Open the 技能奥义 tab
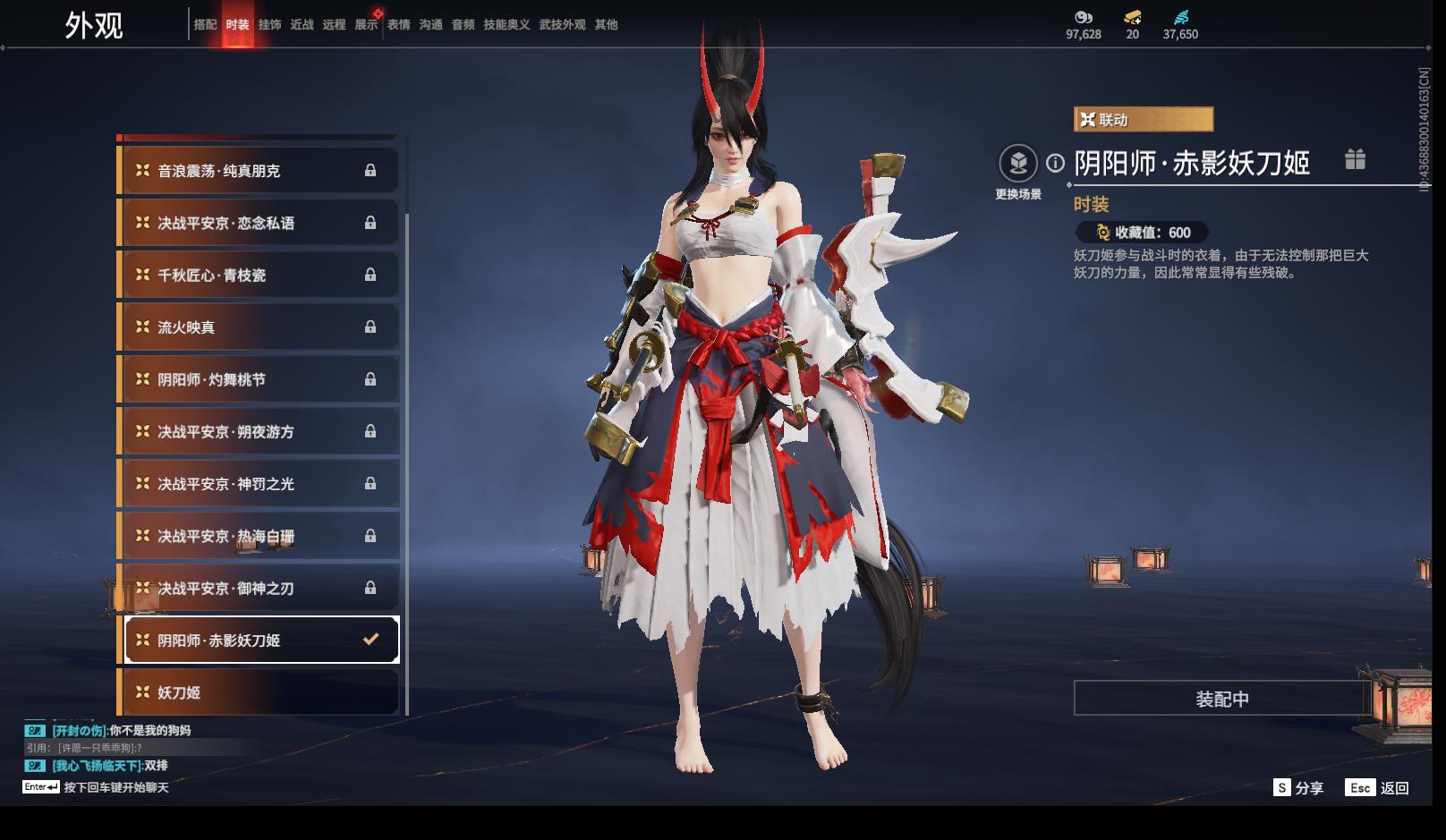This screenshot has width=1446, height=840. pyautogui.click(x=506, y=25)
